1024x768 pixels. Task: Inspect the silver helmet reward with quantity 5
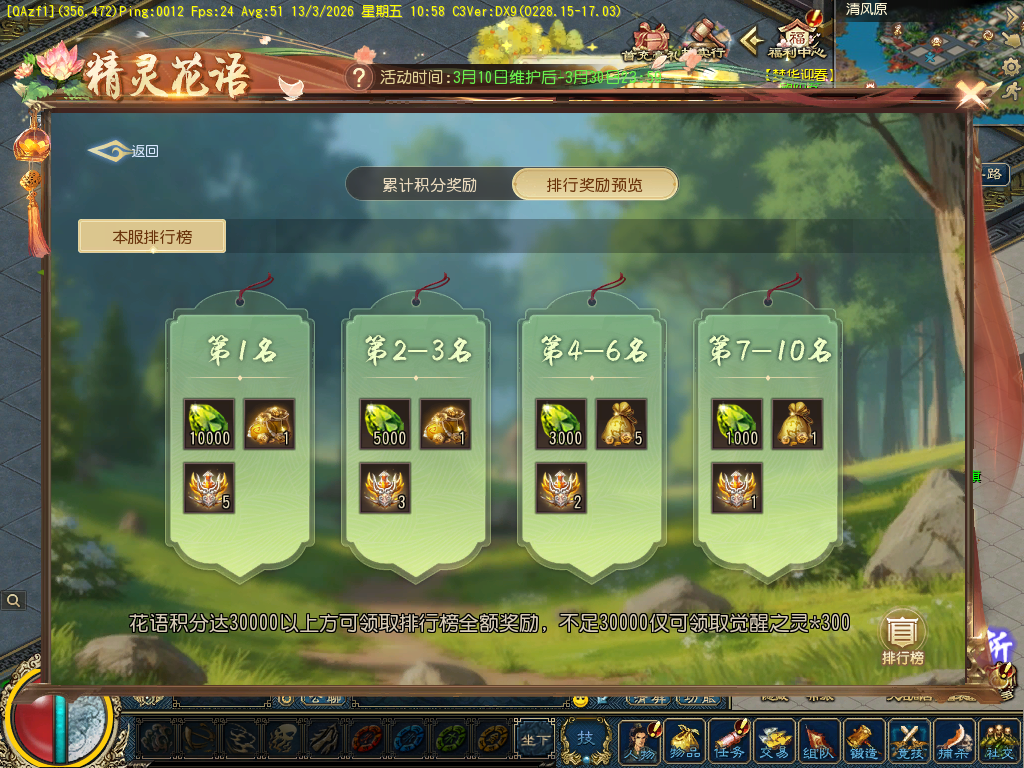tap(210, 488)
